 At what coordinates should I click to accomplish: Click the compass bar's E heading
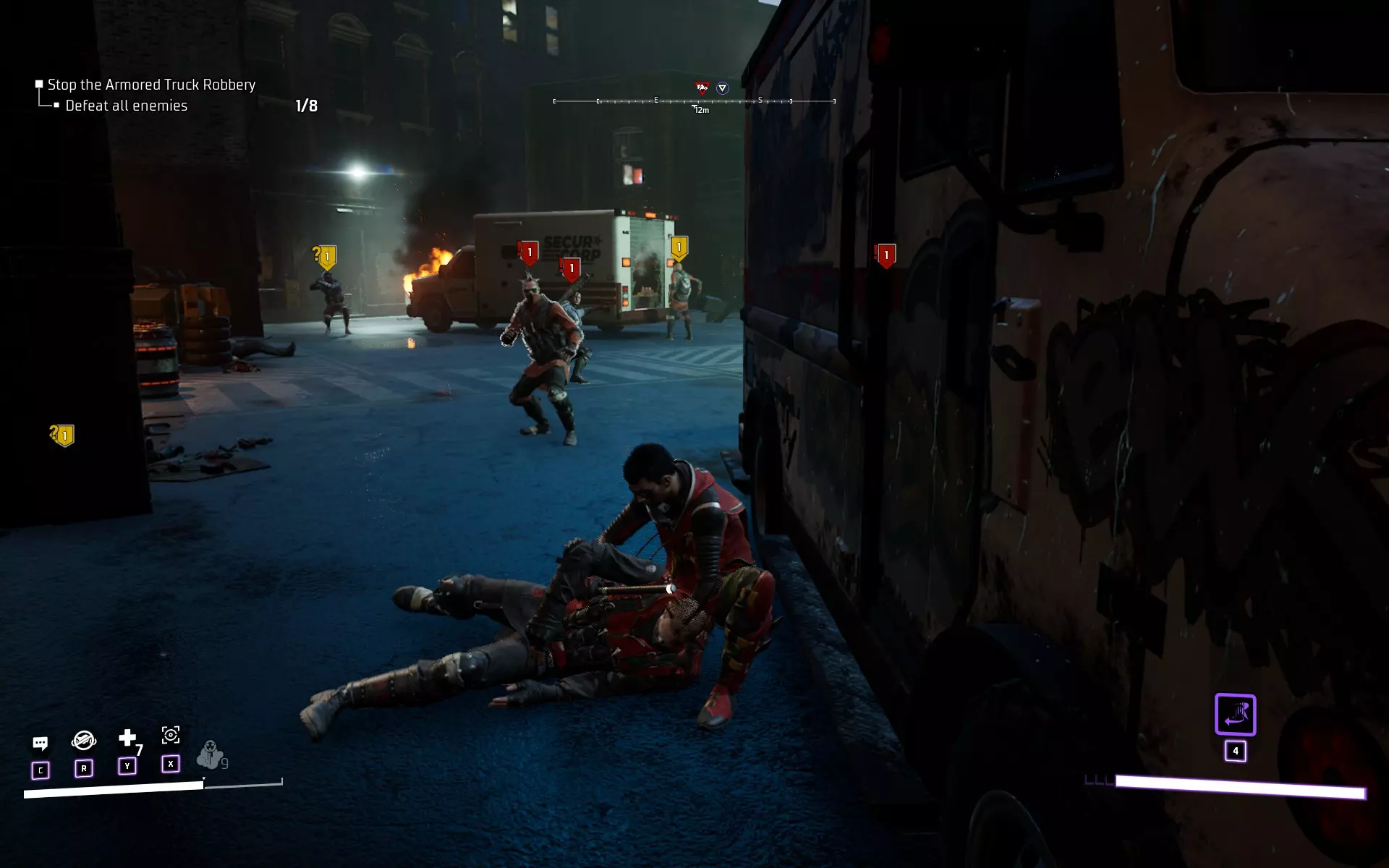pyautogui.click(x=656, y=100)
